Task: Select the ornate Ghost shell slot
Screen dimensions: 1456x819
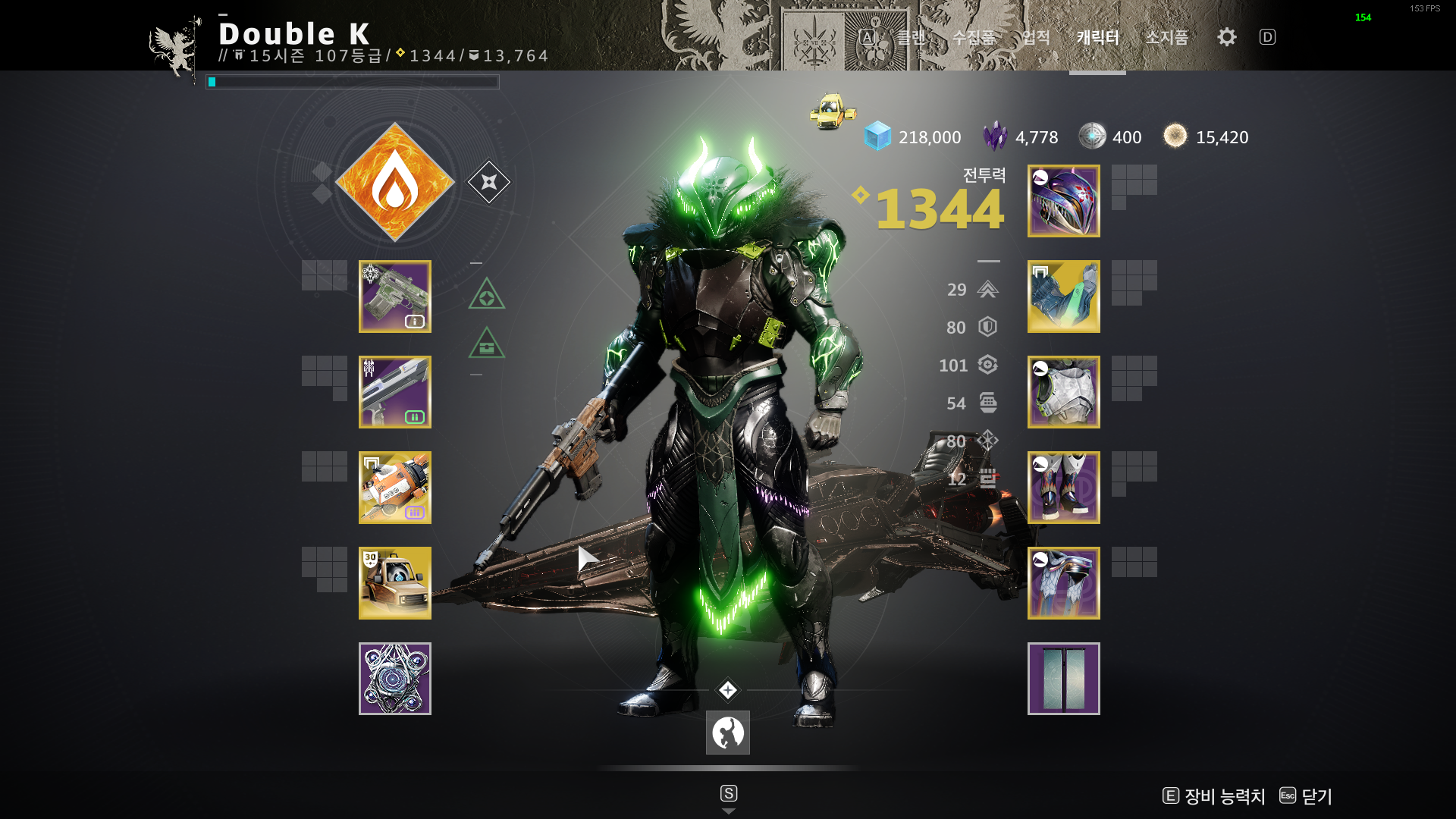Action: tap(395, 679)
